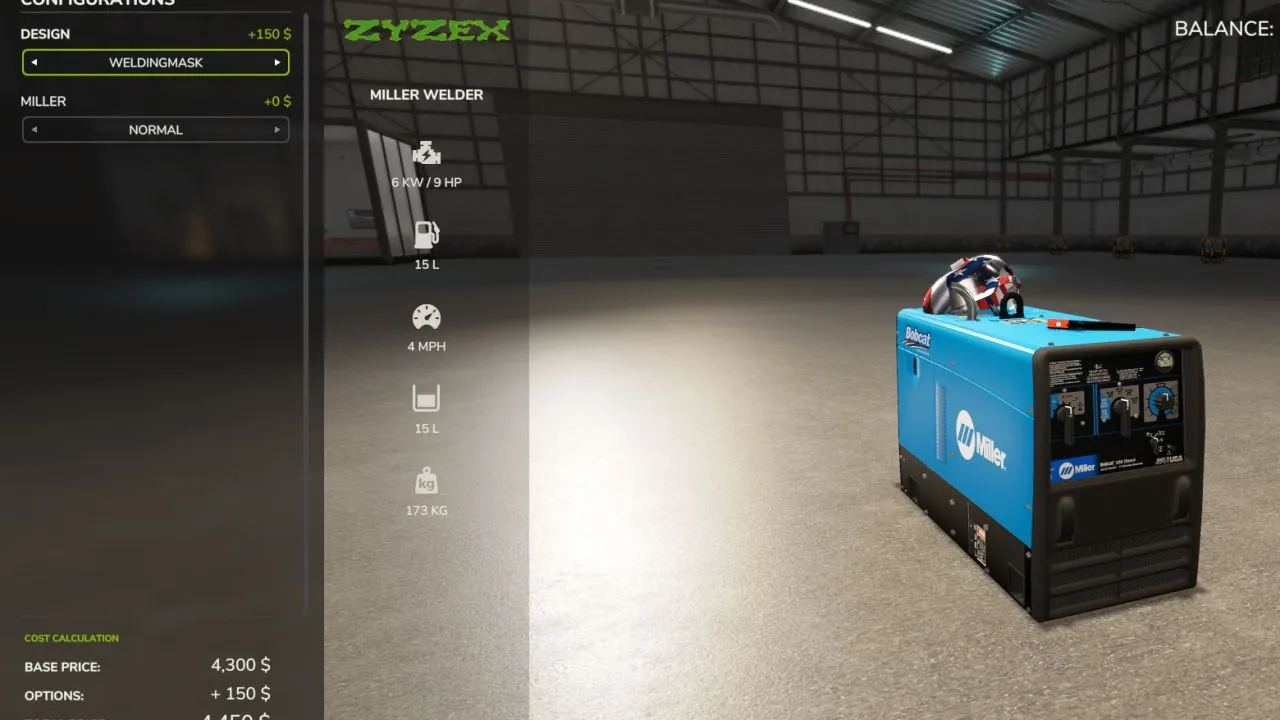
Task: Select the NORMAL Miller option box
Action: pyautogui.click(x=156, y=130)
